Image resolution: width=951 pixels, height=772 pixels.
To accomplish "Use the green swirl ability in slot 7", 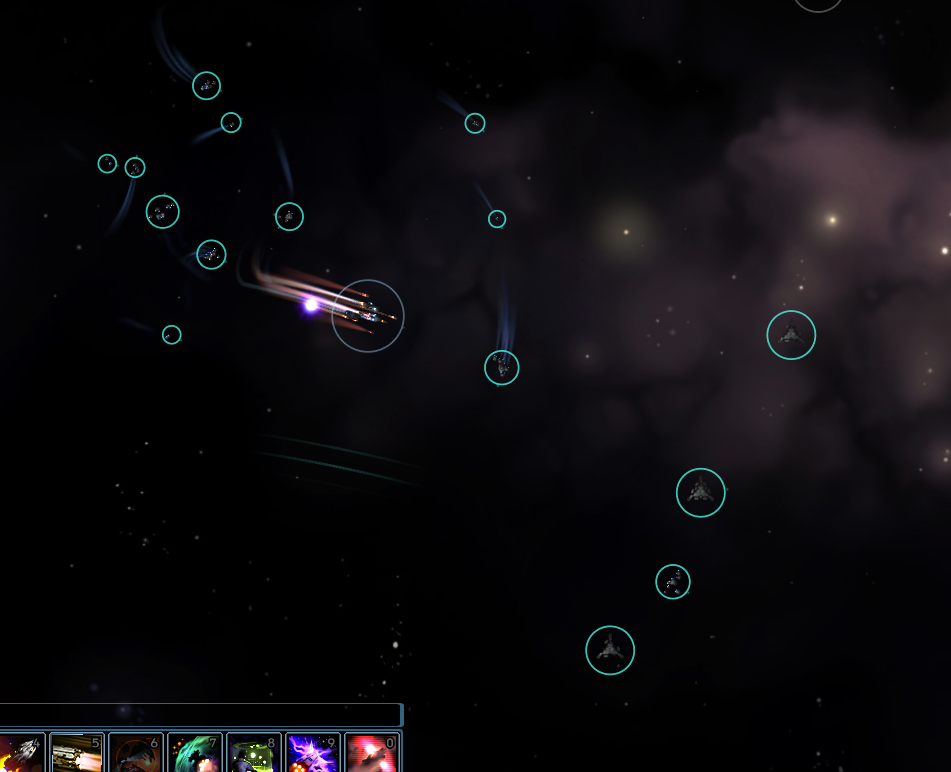I will point(194,753).
